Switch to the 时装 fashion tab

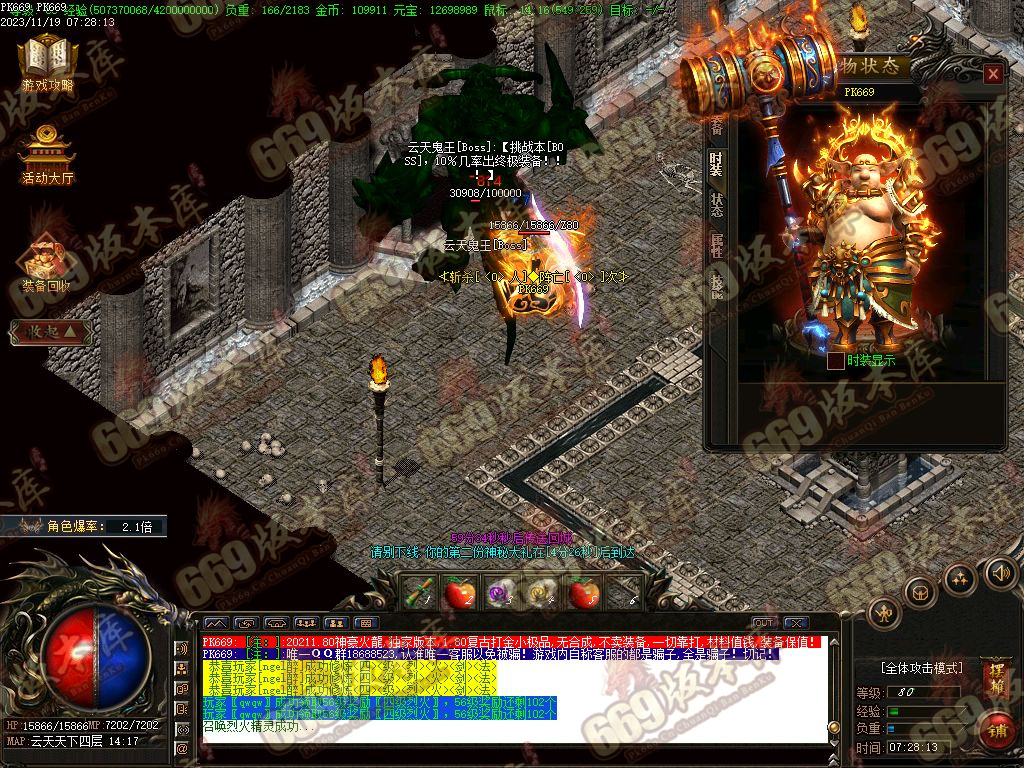pyautogui.click(x=716, y=163)
